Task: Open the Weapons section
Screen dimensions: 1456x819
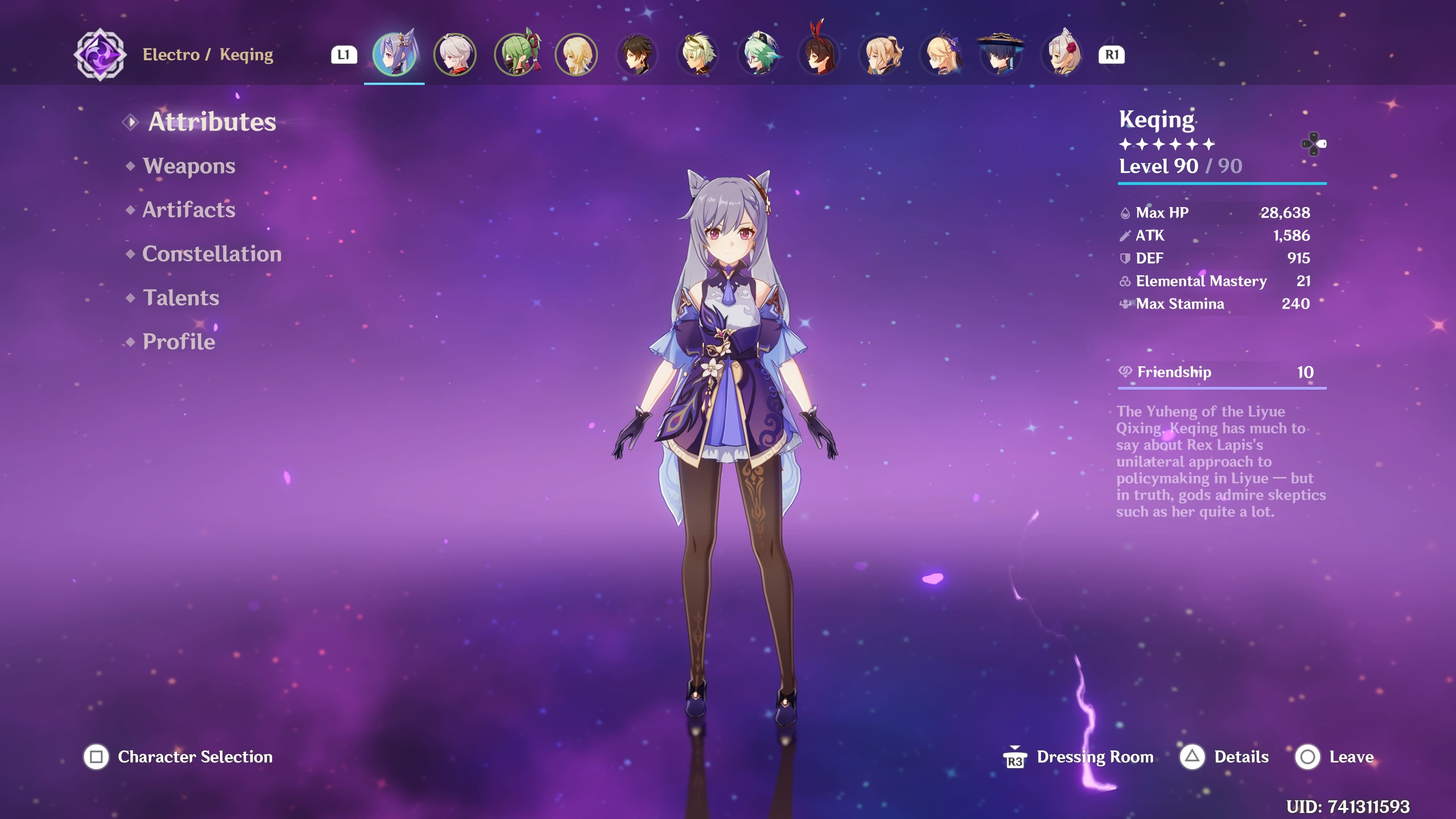Action: (x=189, y=166)
